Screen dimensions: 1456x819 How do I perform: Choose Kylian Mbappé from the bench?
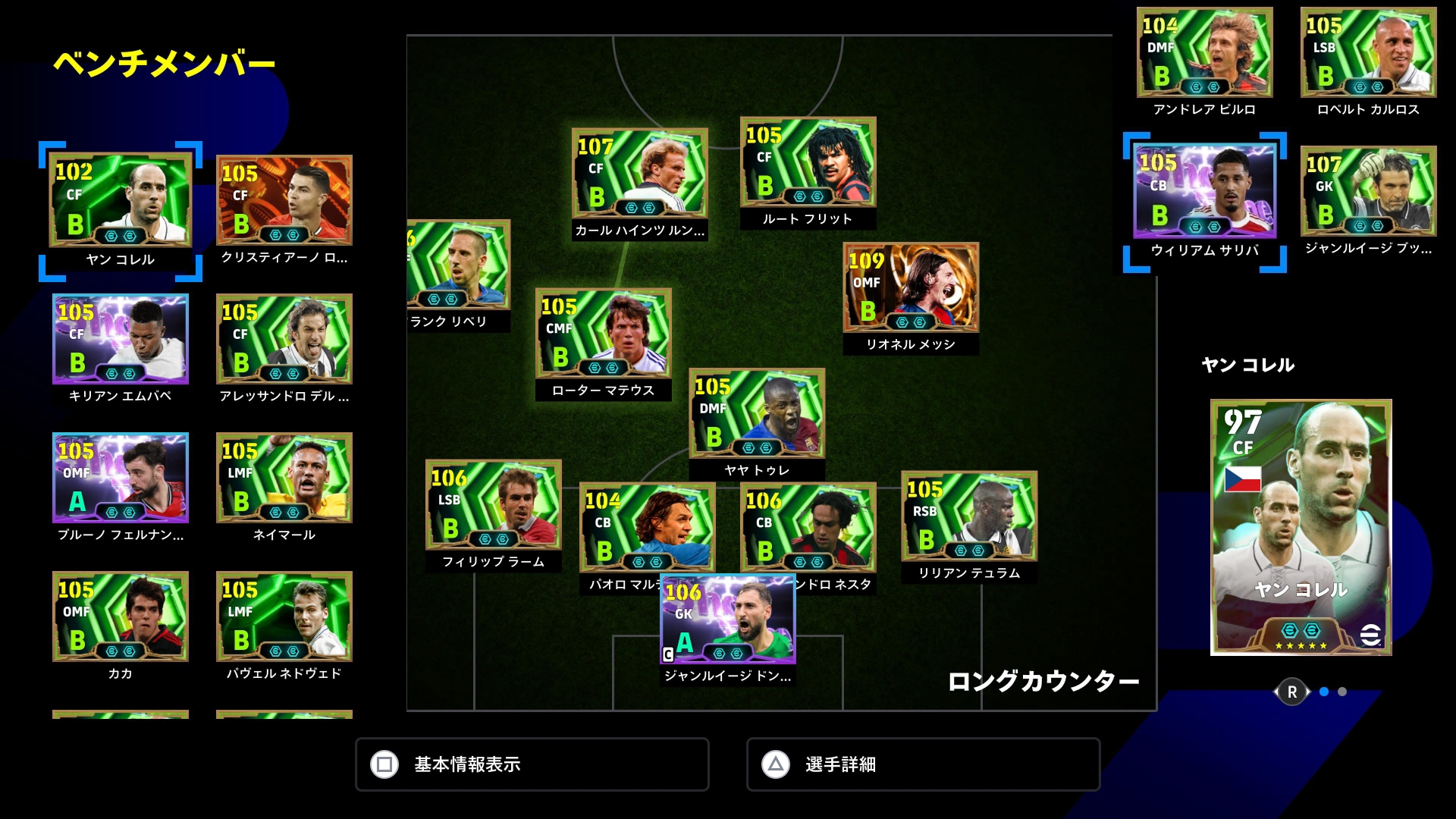click(121, 339)
